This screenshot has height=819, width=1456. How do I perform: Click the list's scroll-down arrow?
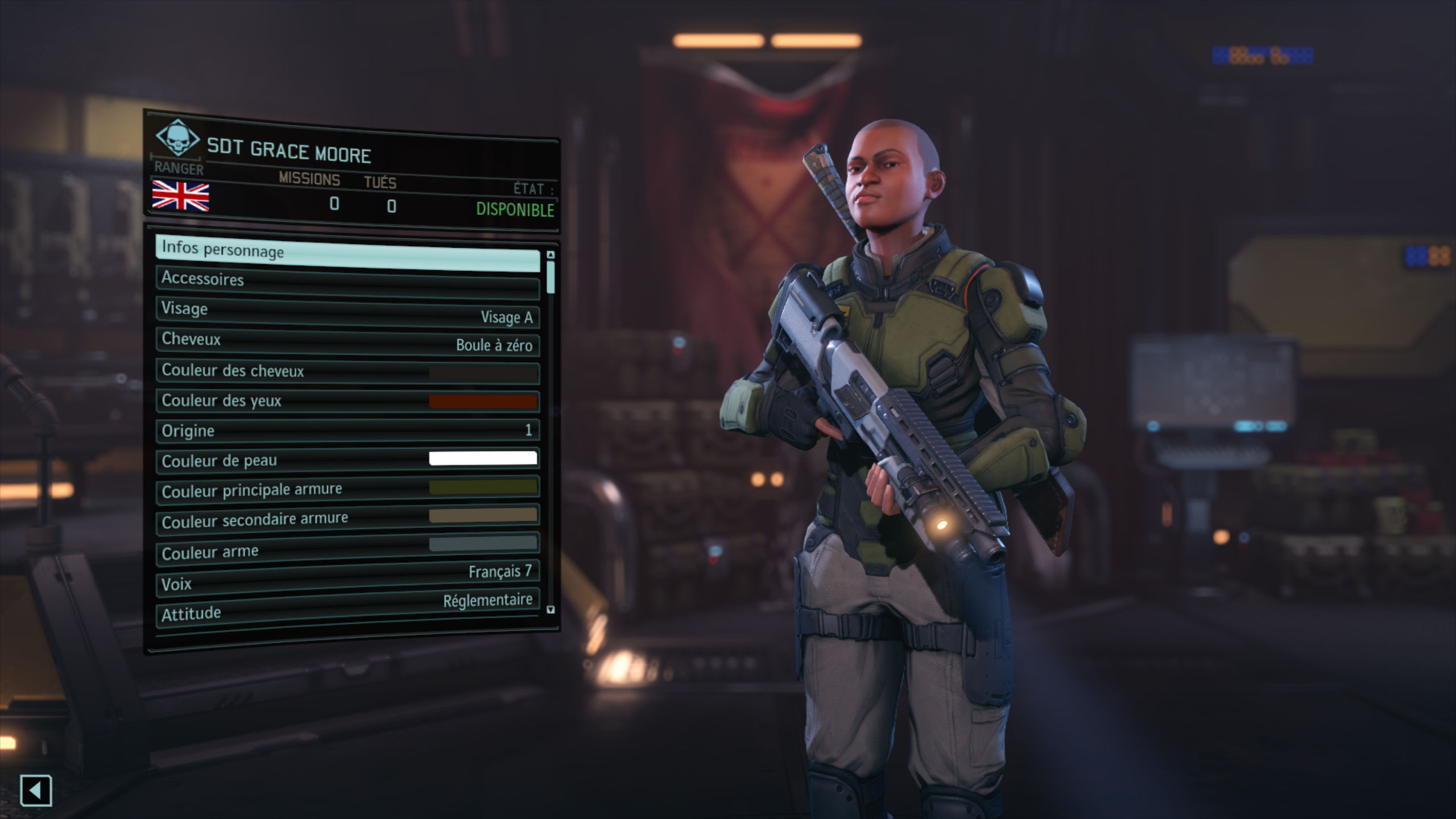pyautogui.click(x=551, y=610)
